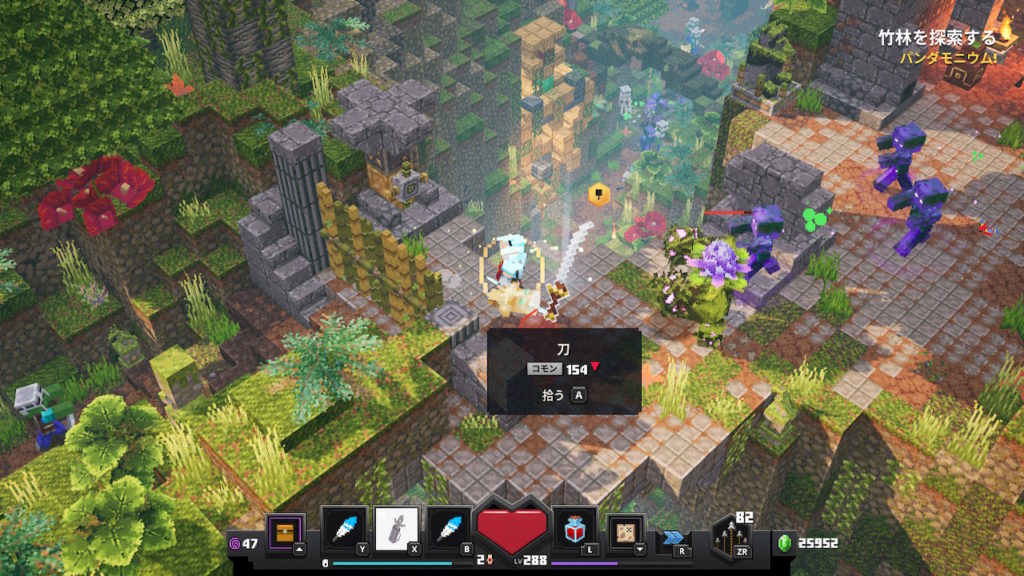Screen dimensions: 1024x576
Task: Pick up the 刀 item from popup
Action: [x=565, y=394]
